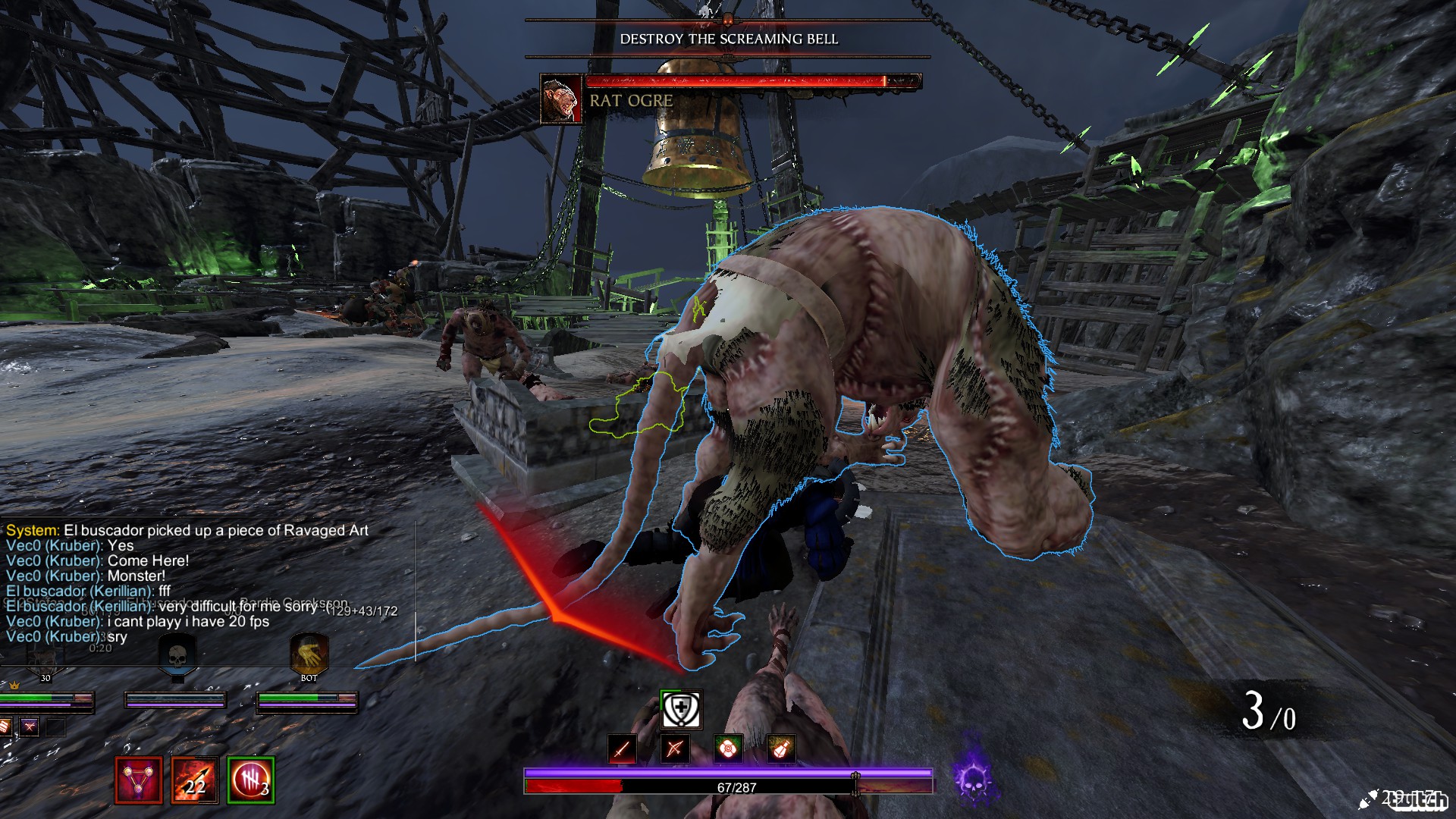Click the BOT teammate's yellow hand portrait
1456x819 pixels.
[x=309, y=654]
